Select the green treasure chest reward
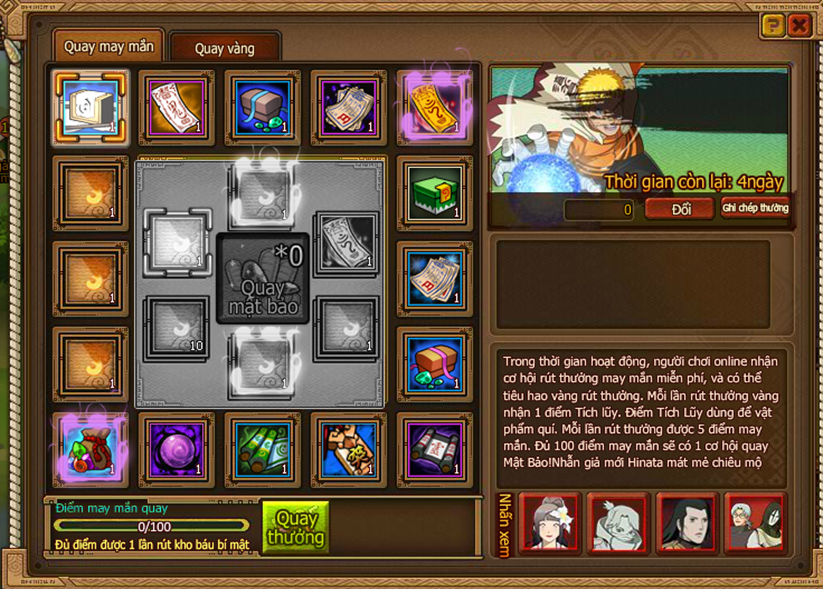The image size is (823, 589). 434,192
